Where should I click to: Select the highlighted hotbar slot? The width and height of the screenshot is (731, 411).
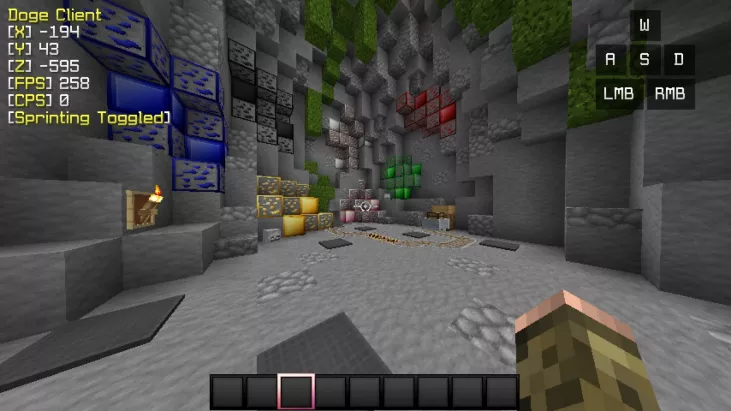(296, 391)
